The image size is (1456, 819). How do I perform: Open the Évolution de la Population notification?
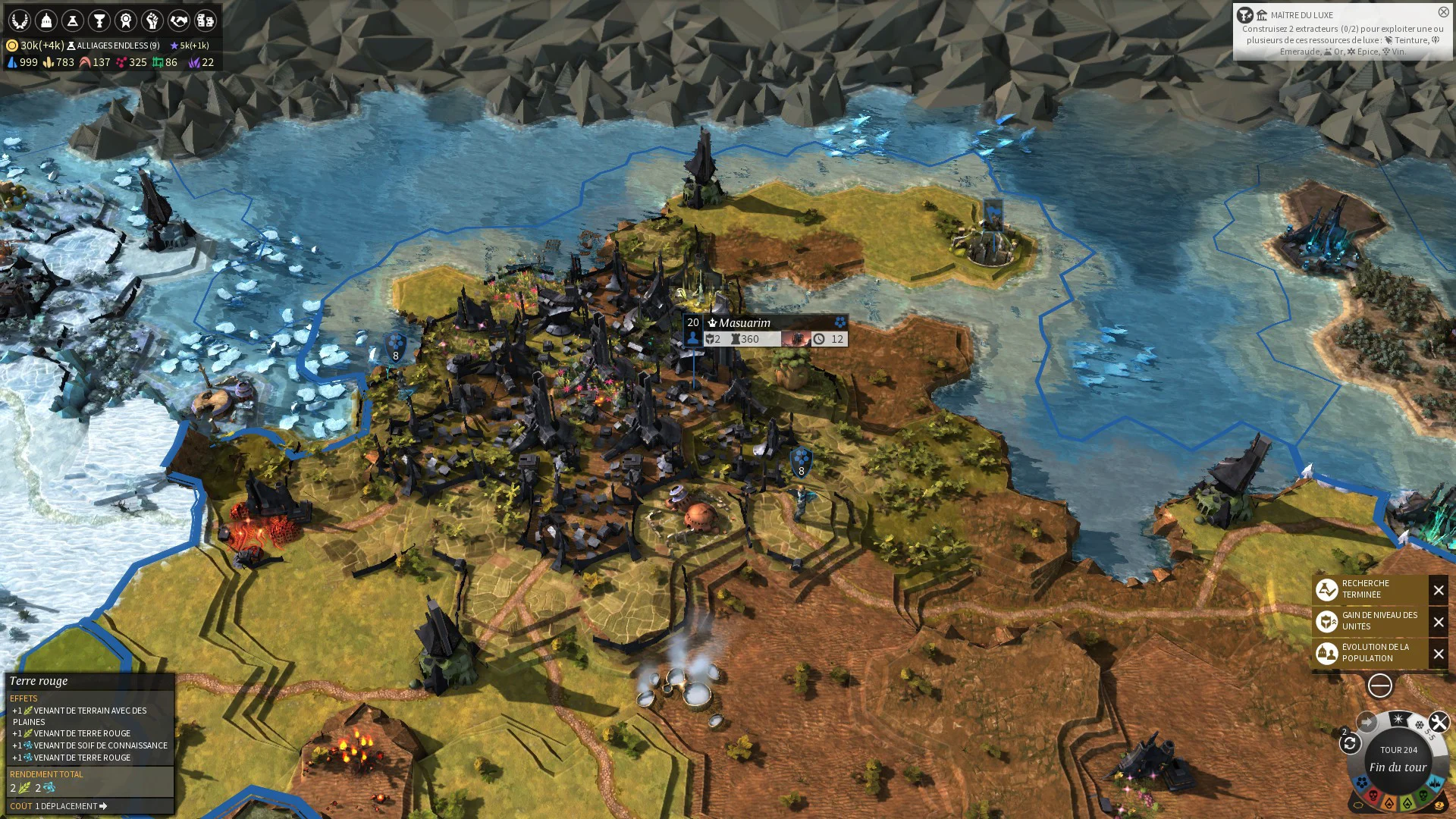click(x=1370, y=653)
